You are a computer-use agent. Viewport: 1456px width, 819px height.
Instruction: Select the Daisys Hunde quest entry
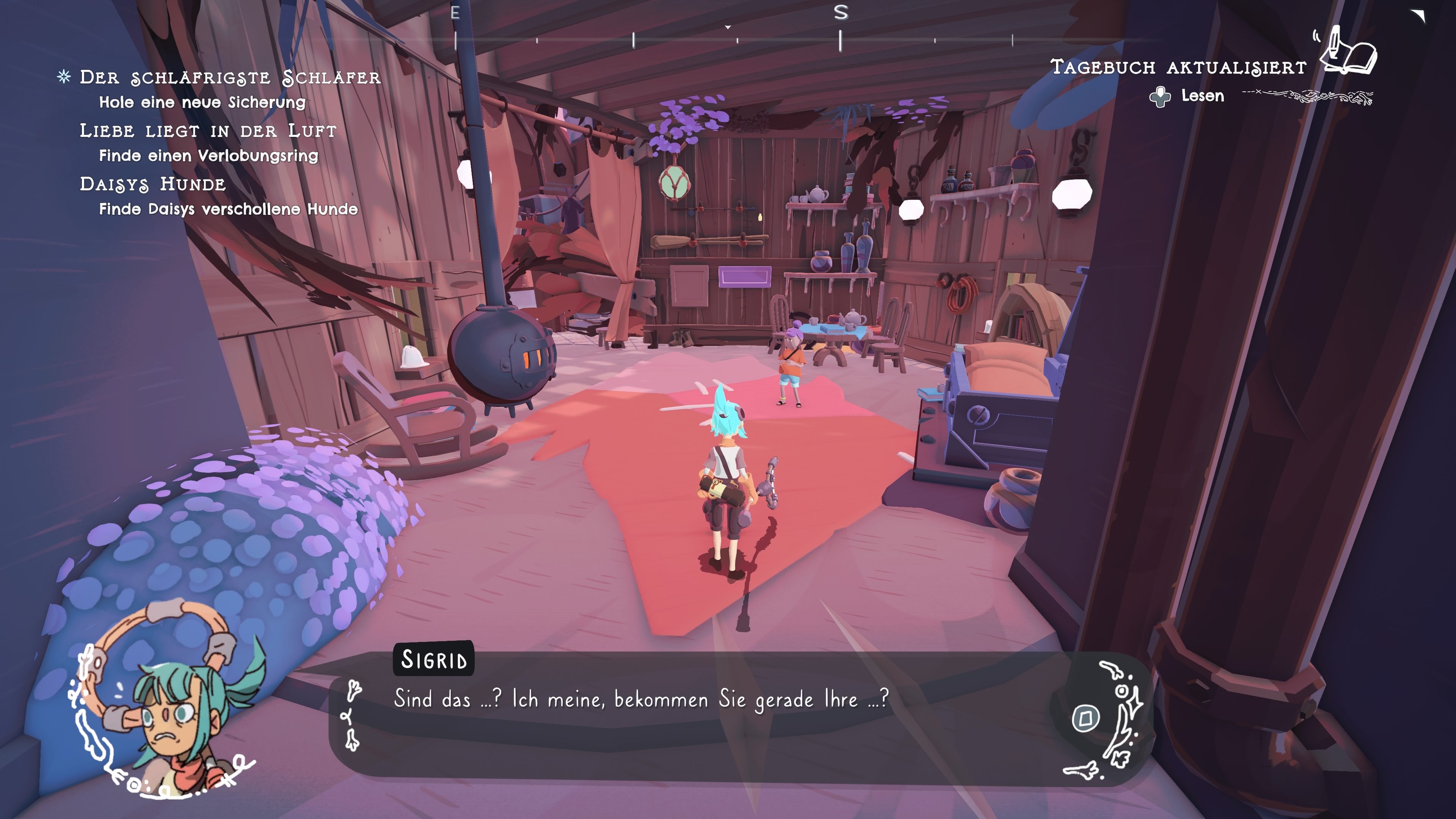pyautogui.click(x=152, y=184)
